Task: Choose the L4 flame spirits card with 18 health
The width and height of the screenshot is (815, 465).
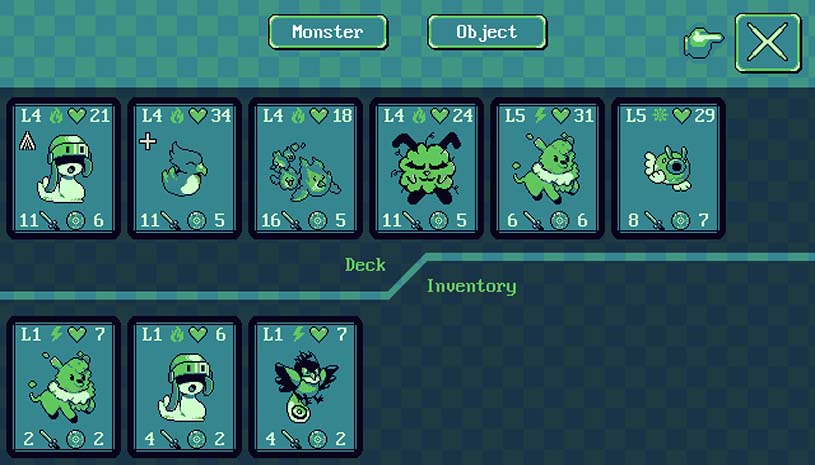Action: (306, 168)
